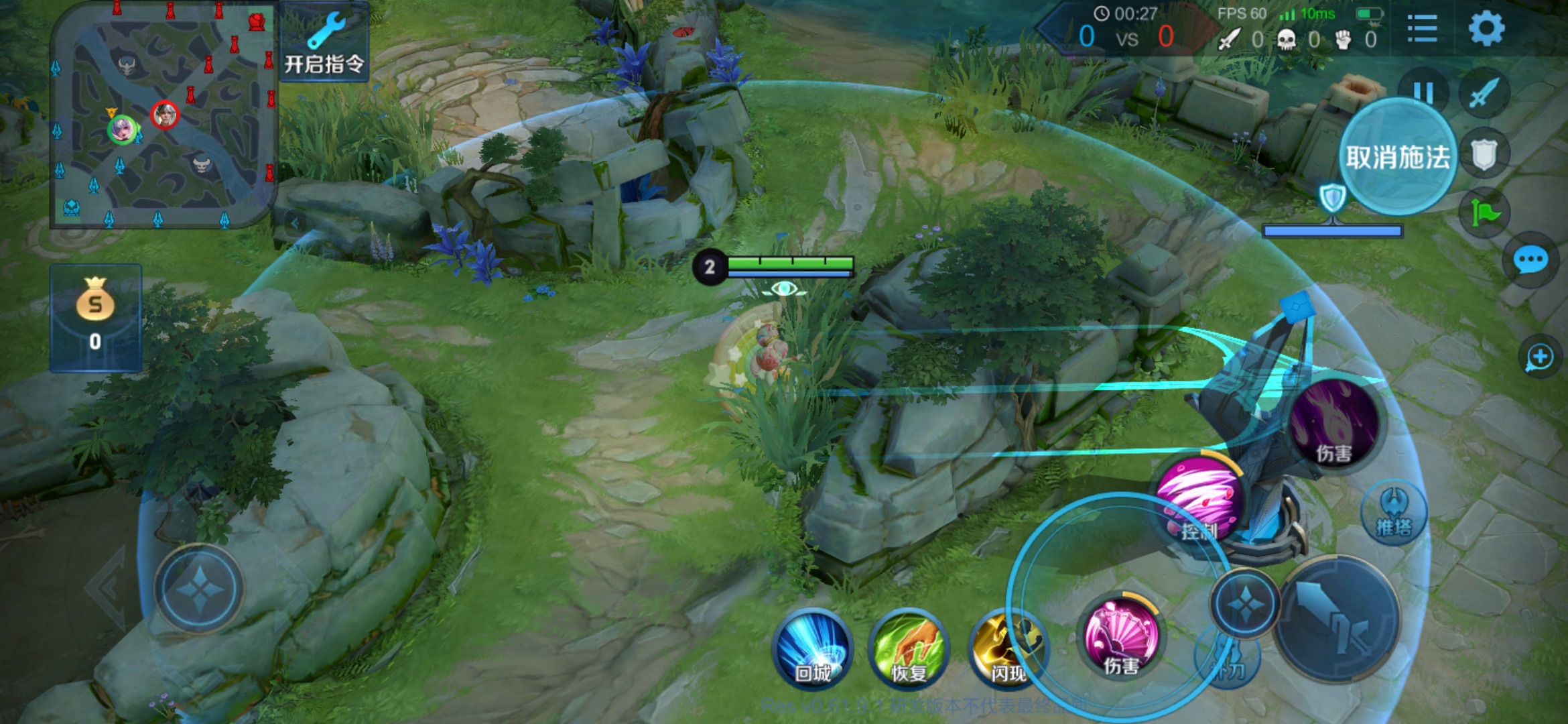Send the shield defend signal

coord(1485,155)
